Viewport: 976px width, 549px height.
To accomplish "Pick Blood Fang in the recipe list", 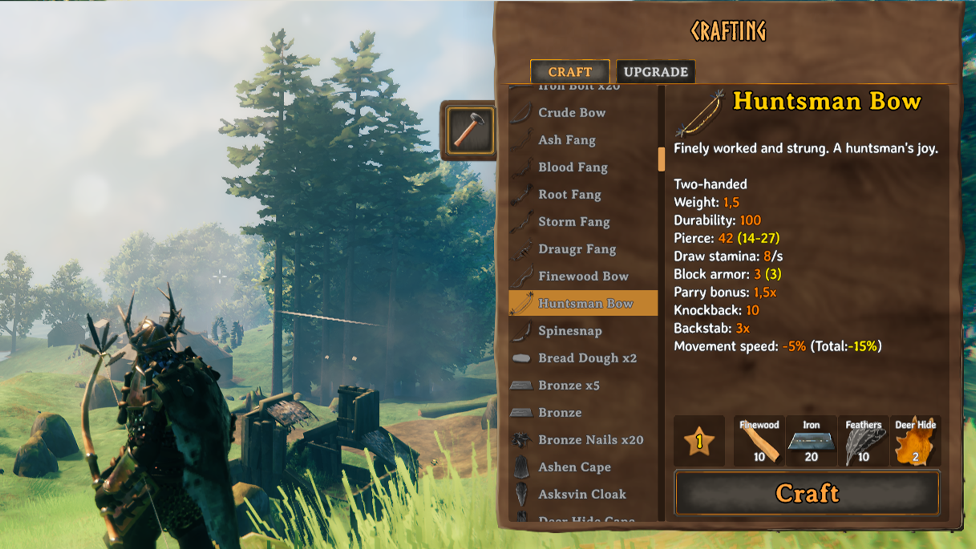I will pyautogui.click(x=572, y=167).
